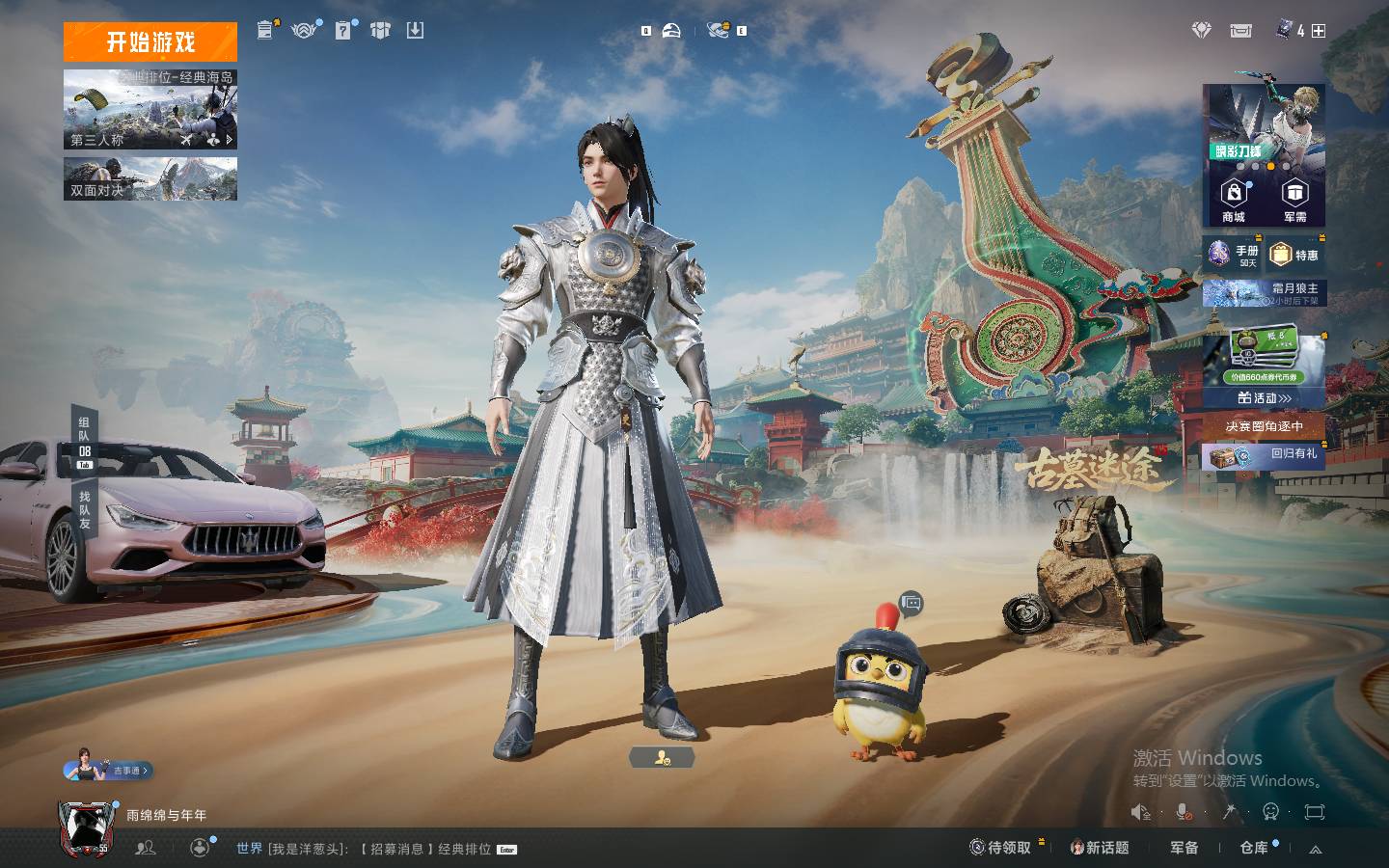The height and width of the screenshot is (868, 1389).
Task: Open the 军需 supply crate menu
Action: coord(1294,201)
